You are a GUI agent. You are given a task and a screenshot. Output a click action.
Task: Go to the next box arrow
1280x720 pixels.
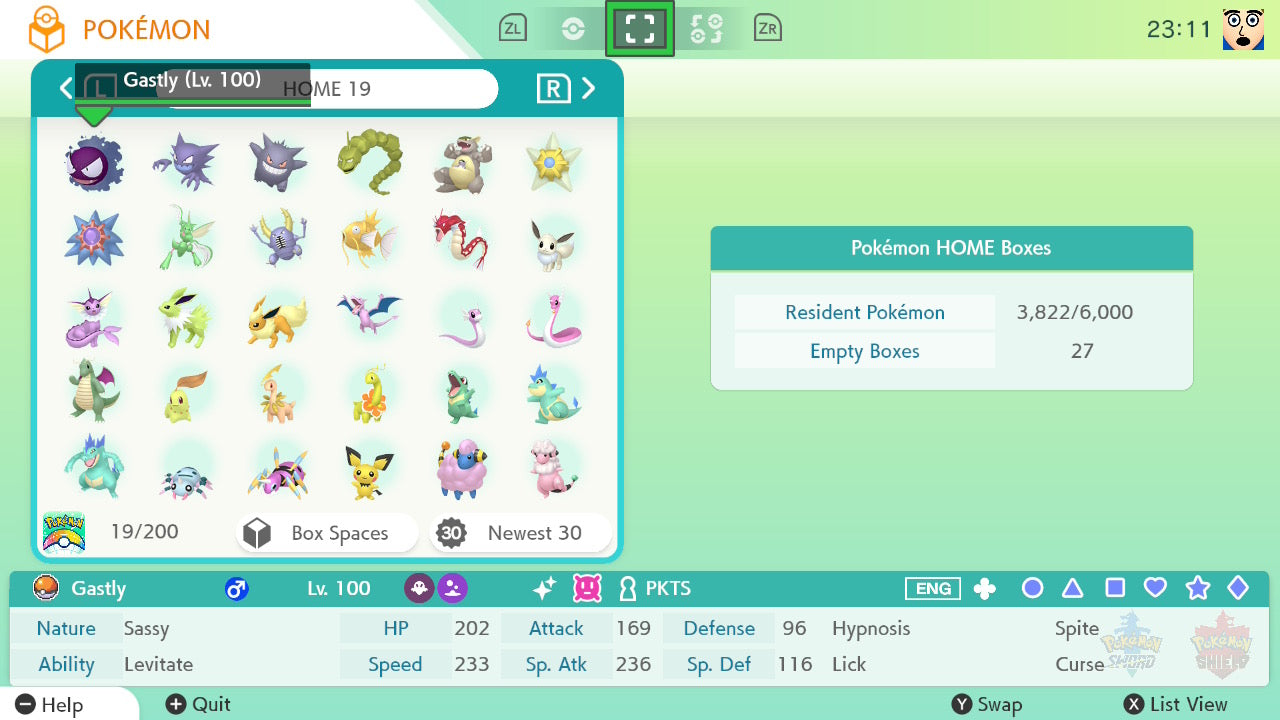tap(589, 89)
